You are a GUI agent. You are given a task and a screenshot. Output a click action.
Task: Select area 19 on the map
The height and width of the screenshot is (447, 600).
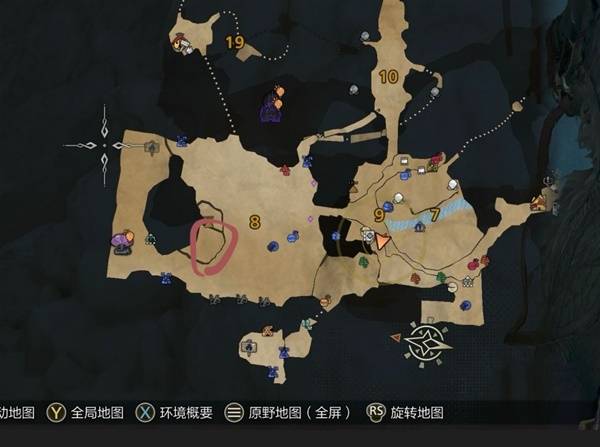235,42
